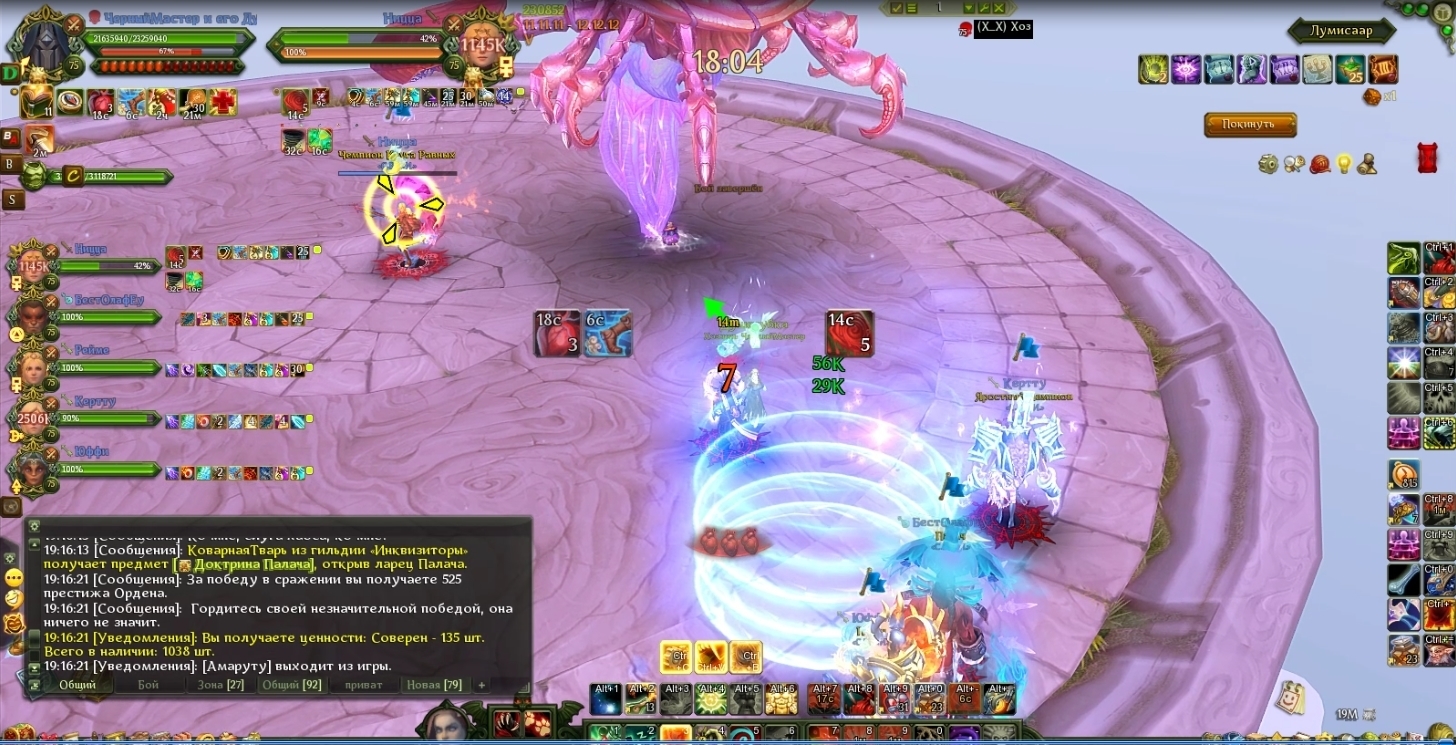Screen dimensions: 1456x745
Task: Select the purple eye buff icon
Action: [1186, 69]
